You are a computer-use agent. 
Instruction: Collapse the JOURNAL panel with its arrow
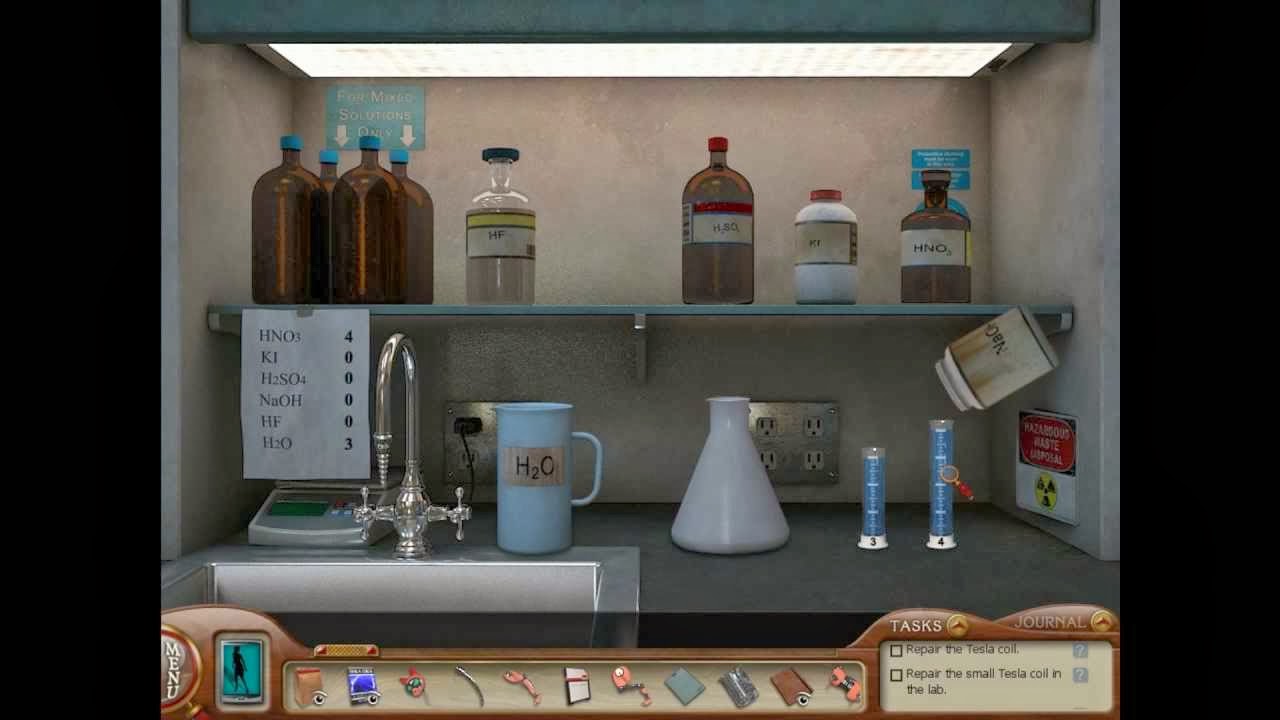(x=1104, y=620)
